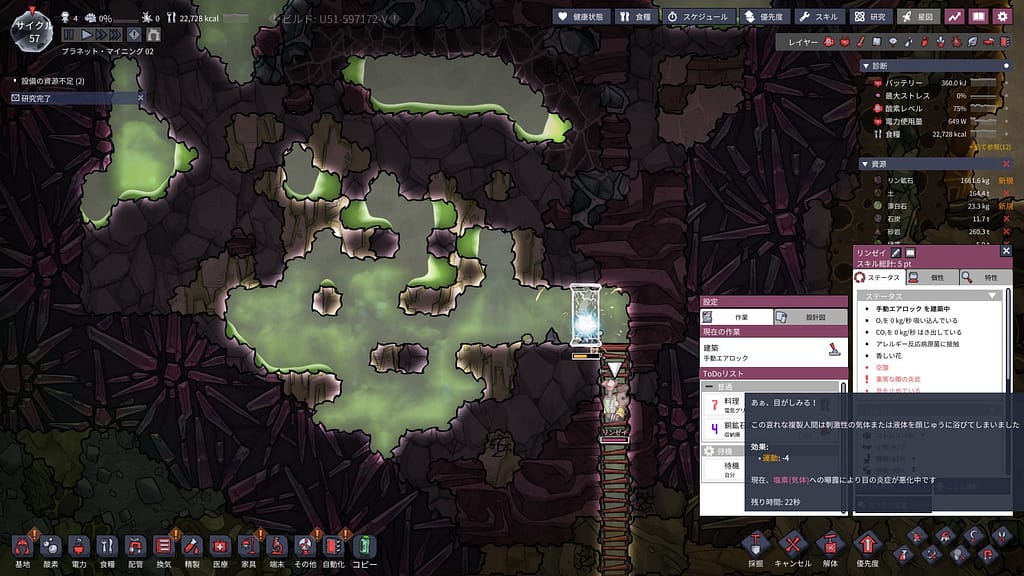Activate the キャンセル cancel tool
Screen dimensions: 1024x576
(792, 546)
